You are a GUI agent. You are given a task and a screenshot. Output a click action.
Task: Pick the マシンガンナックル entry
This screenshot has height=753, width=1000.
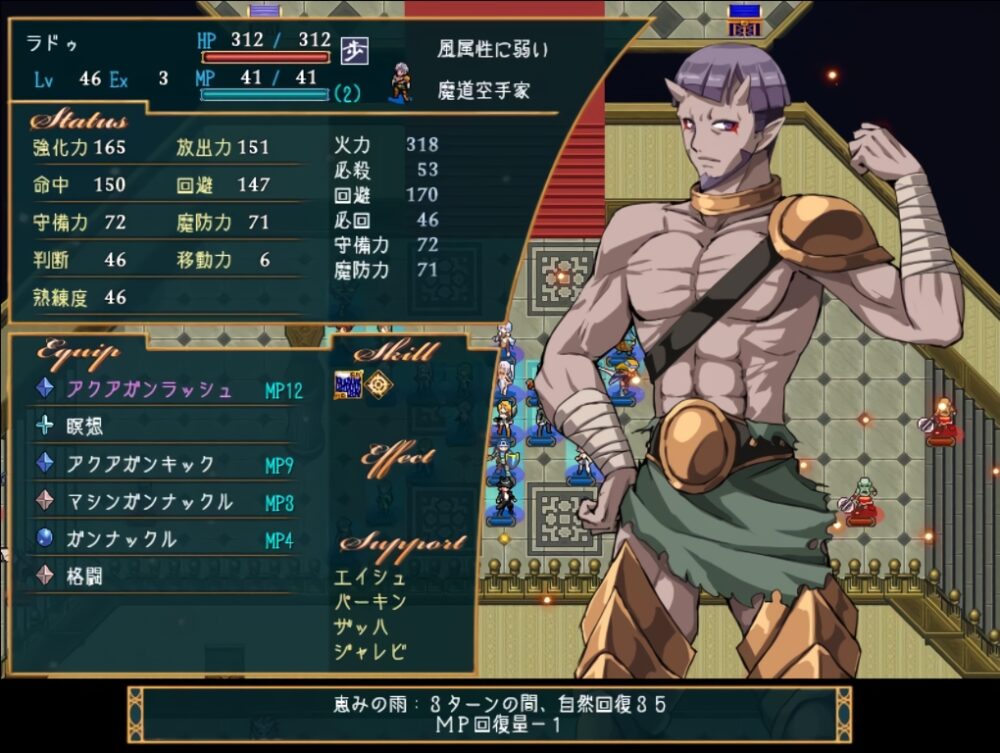pos(149,502)
